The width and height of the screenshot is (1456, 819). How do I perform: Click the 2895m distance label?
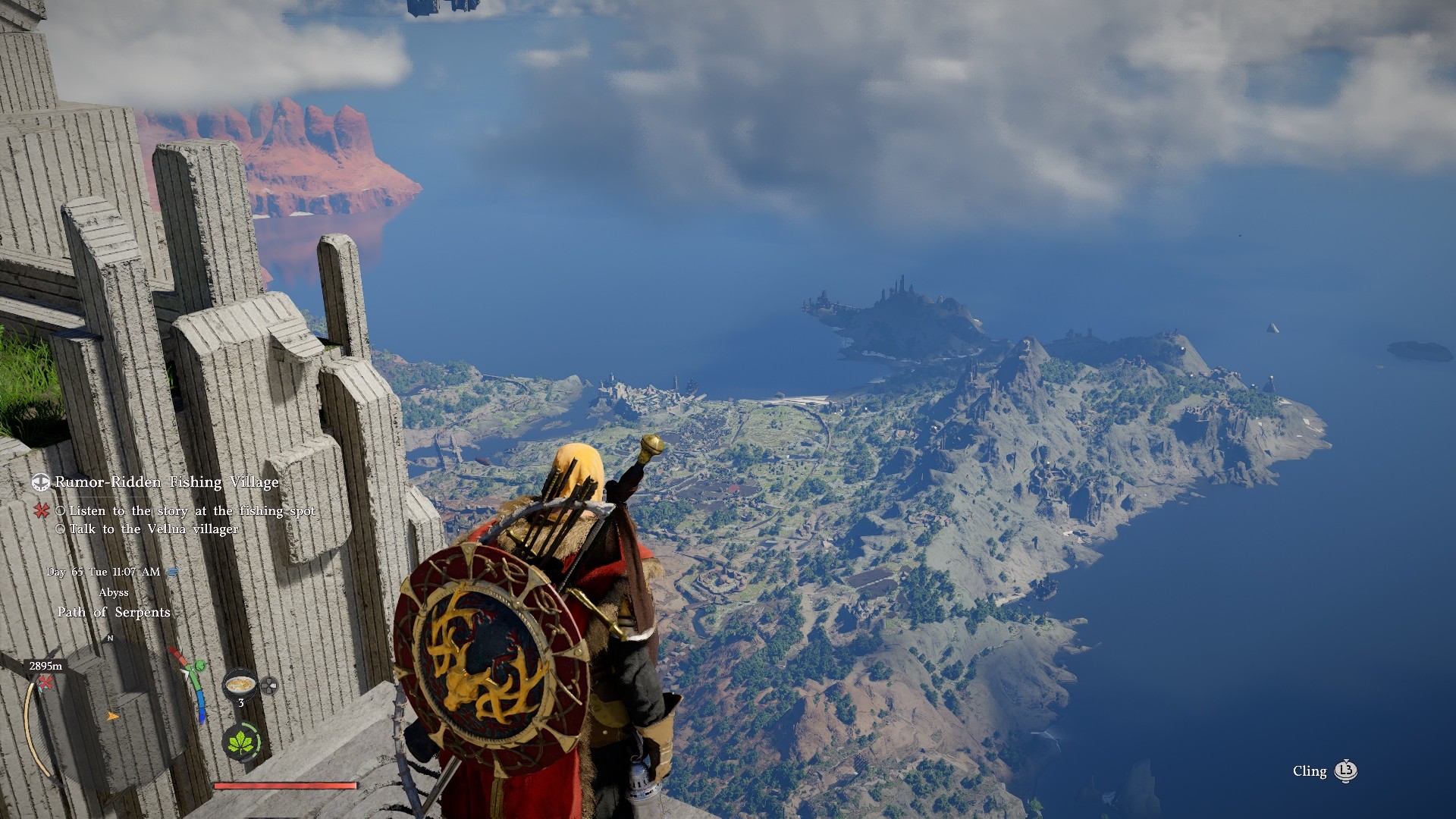pyautogui.click(x=45, y=665)
